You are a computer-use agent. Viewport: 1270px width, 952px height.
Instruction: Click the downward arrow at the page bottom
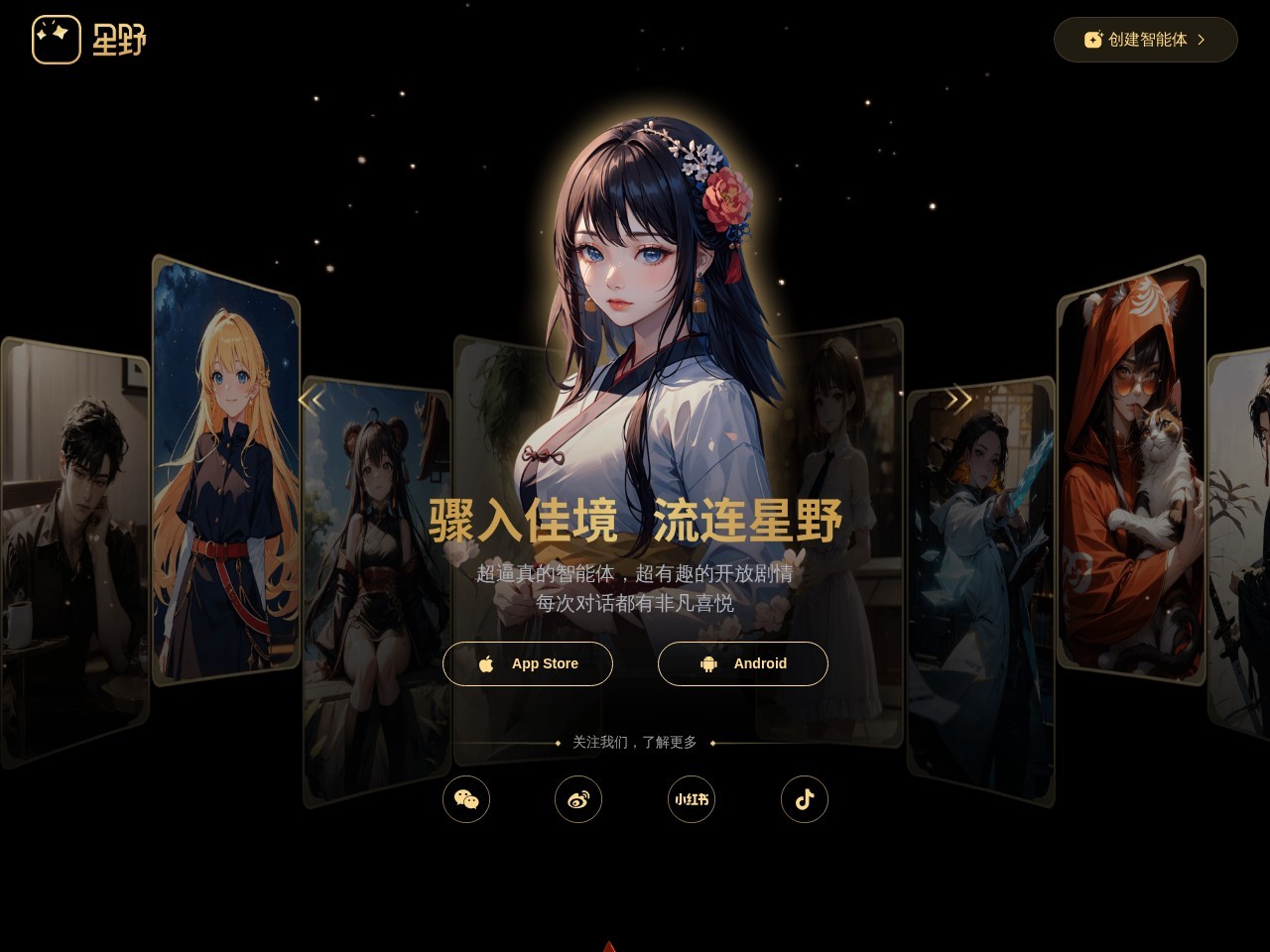click(x=608, y=946)
